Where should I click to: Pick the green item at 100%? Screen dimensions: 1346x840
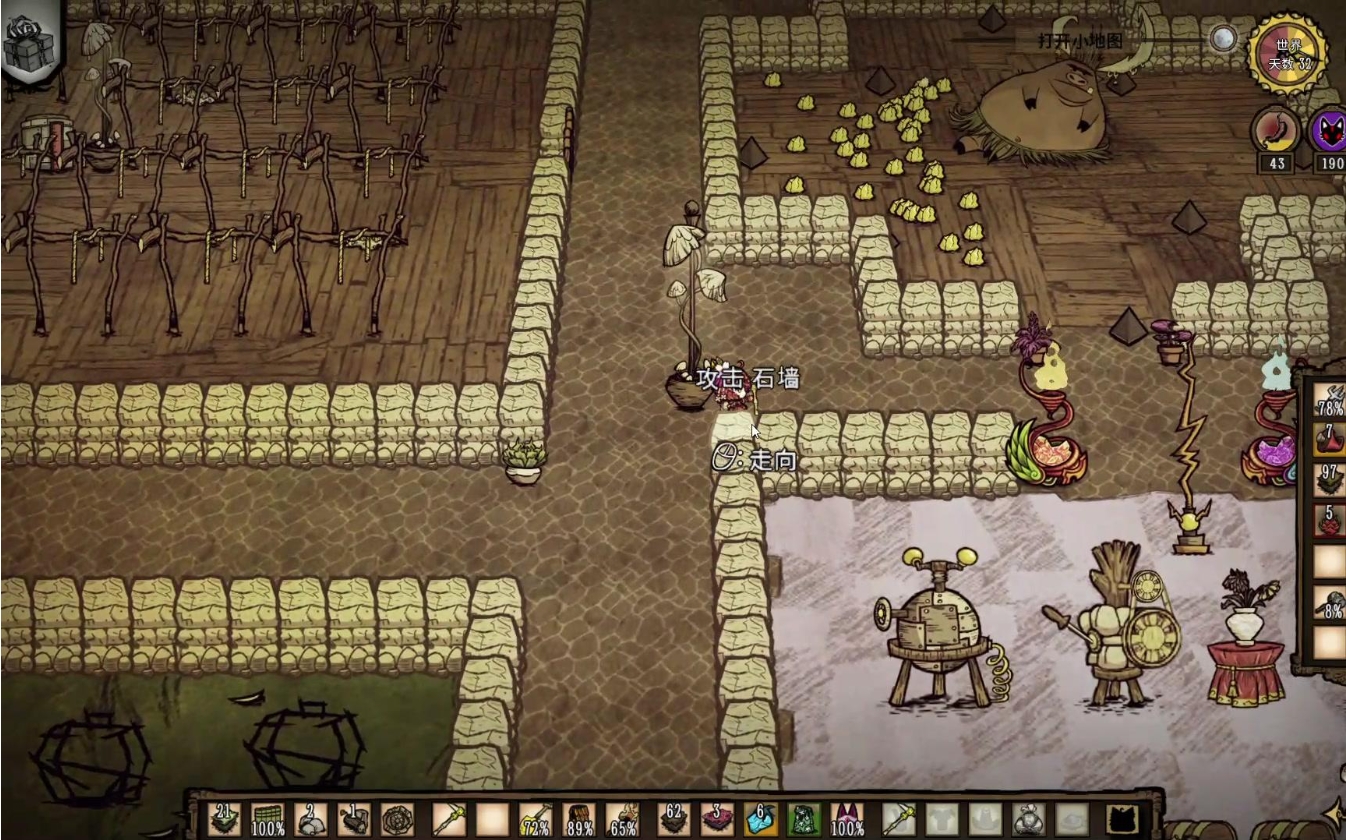[x=267, y=820]
